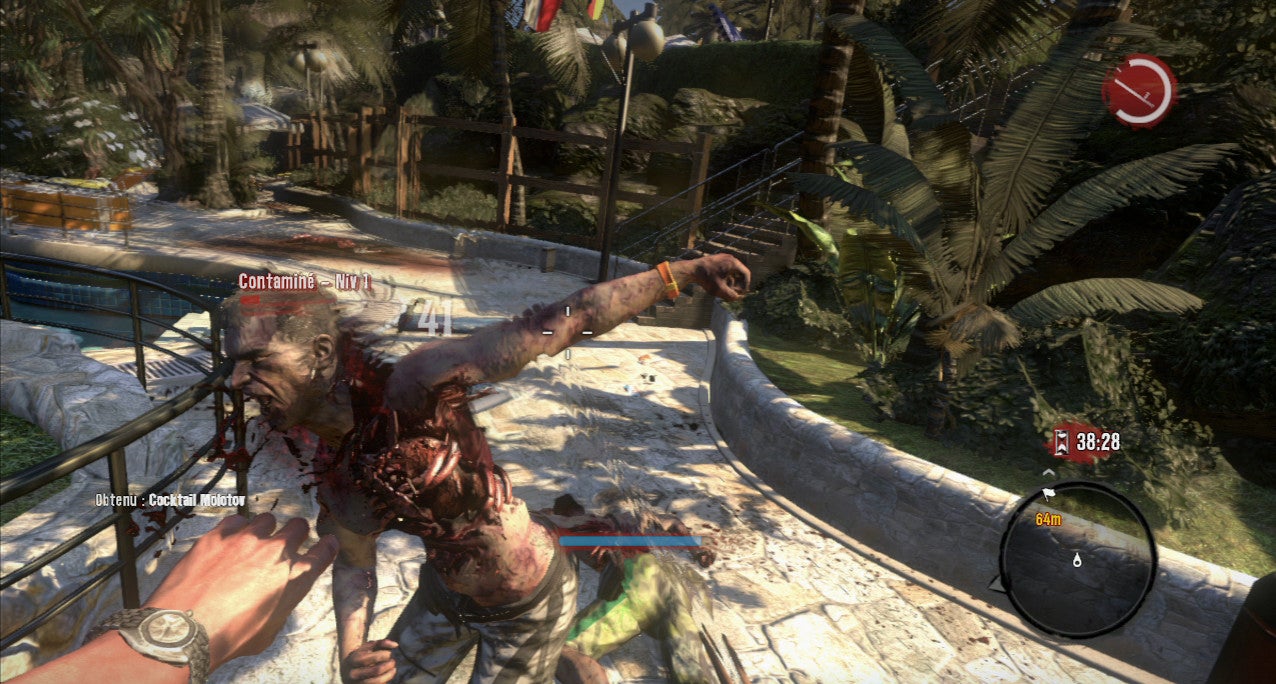The image size is (1276, 684).
Task: Select the red circular weapon icon
Action: tap(1139, 91)
